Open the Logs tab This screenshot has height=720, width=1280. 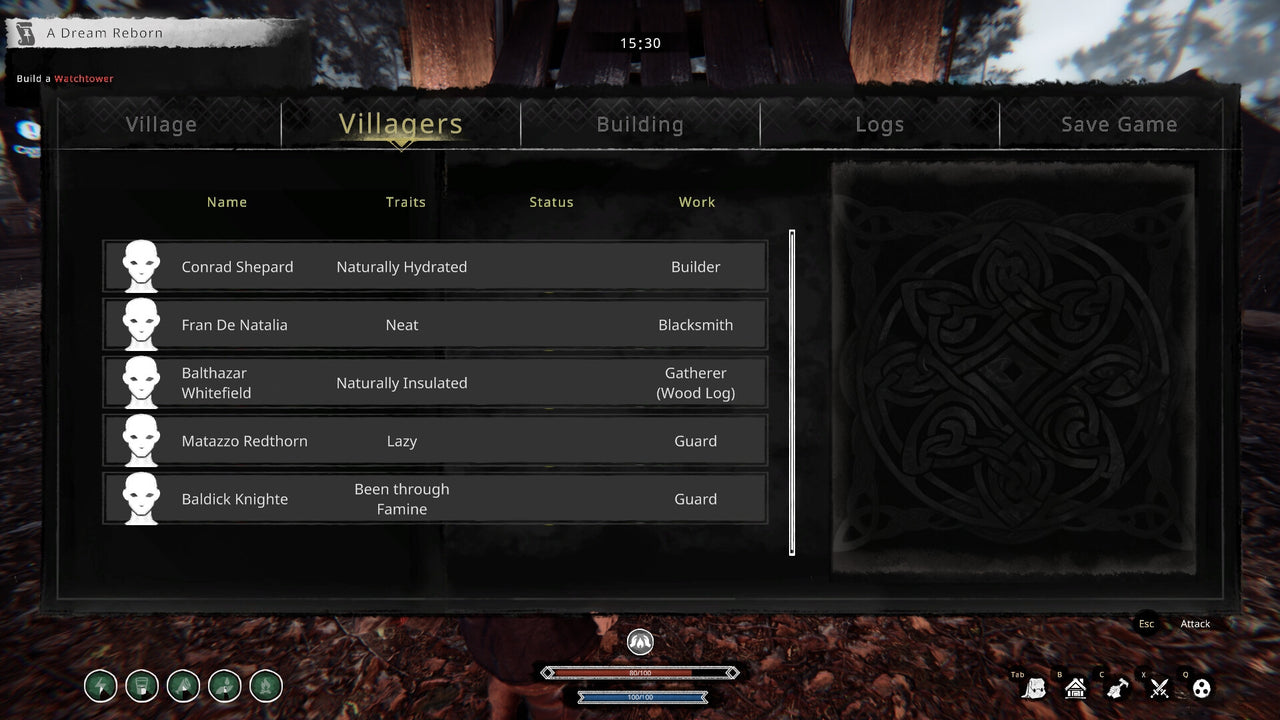(x=879, y=124)
